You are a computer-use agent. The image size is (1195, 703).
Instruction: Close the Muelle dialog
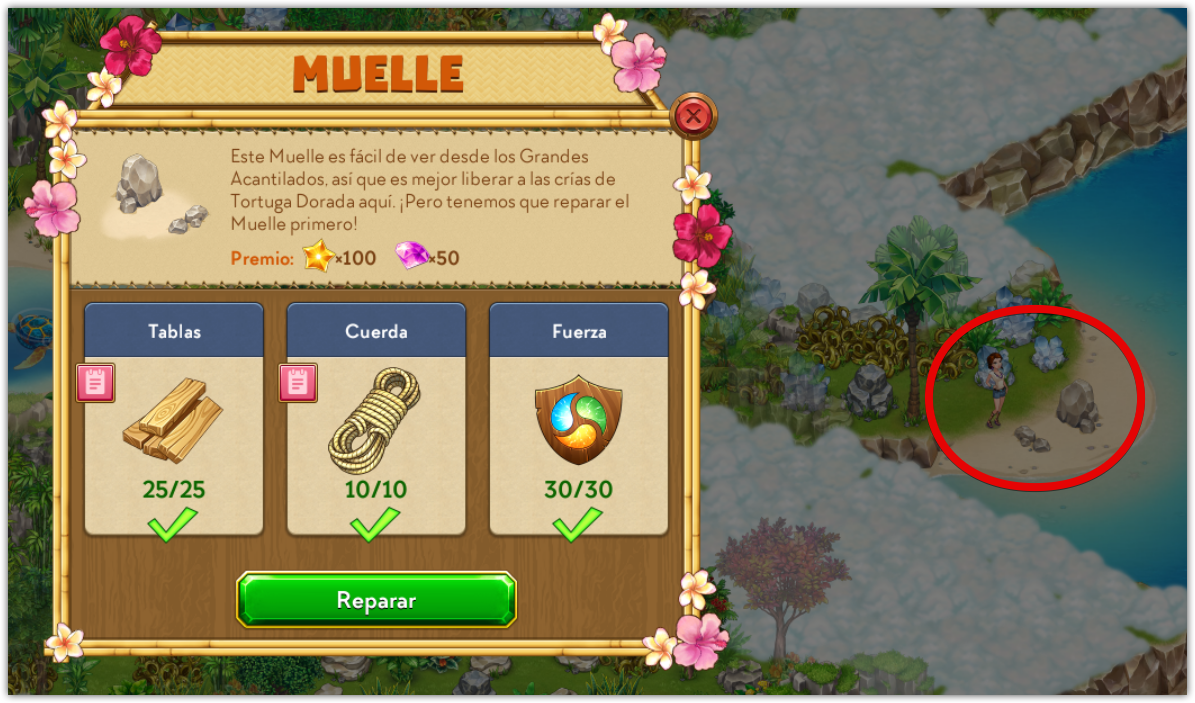693,117
